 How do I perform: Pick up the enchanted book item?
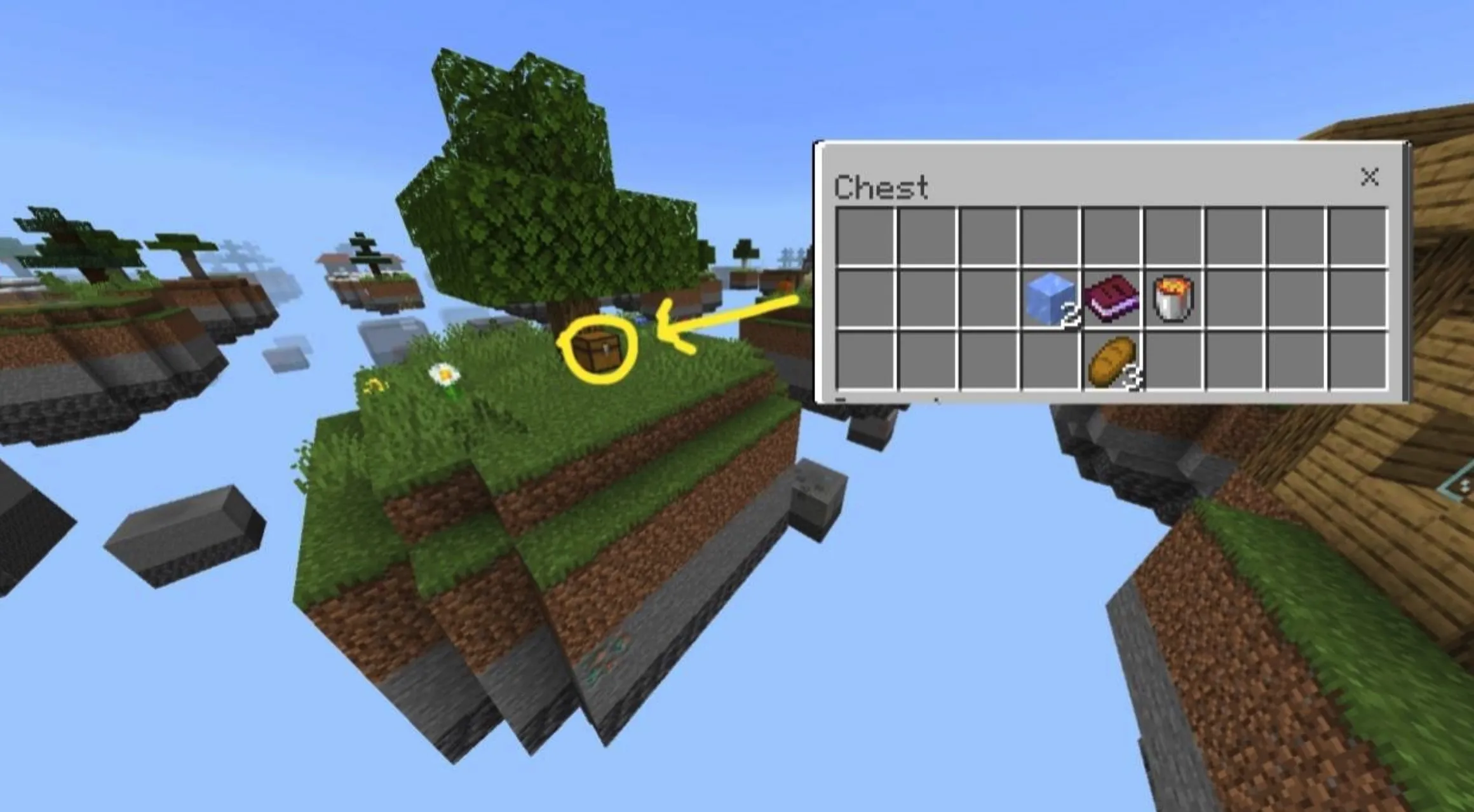(x=1112, y=297)
